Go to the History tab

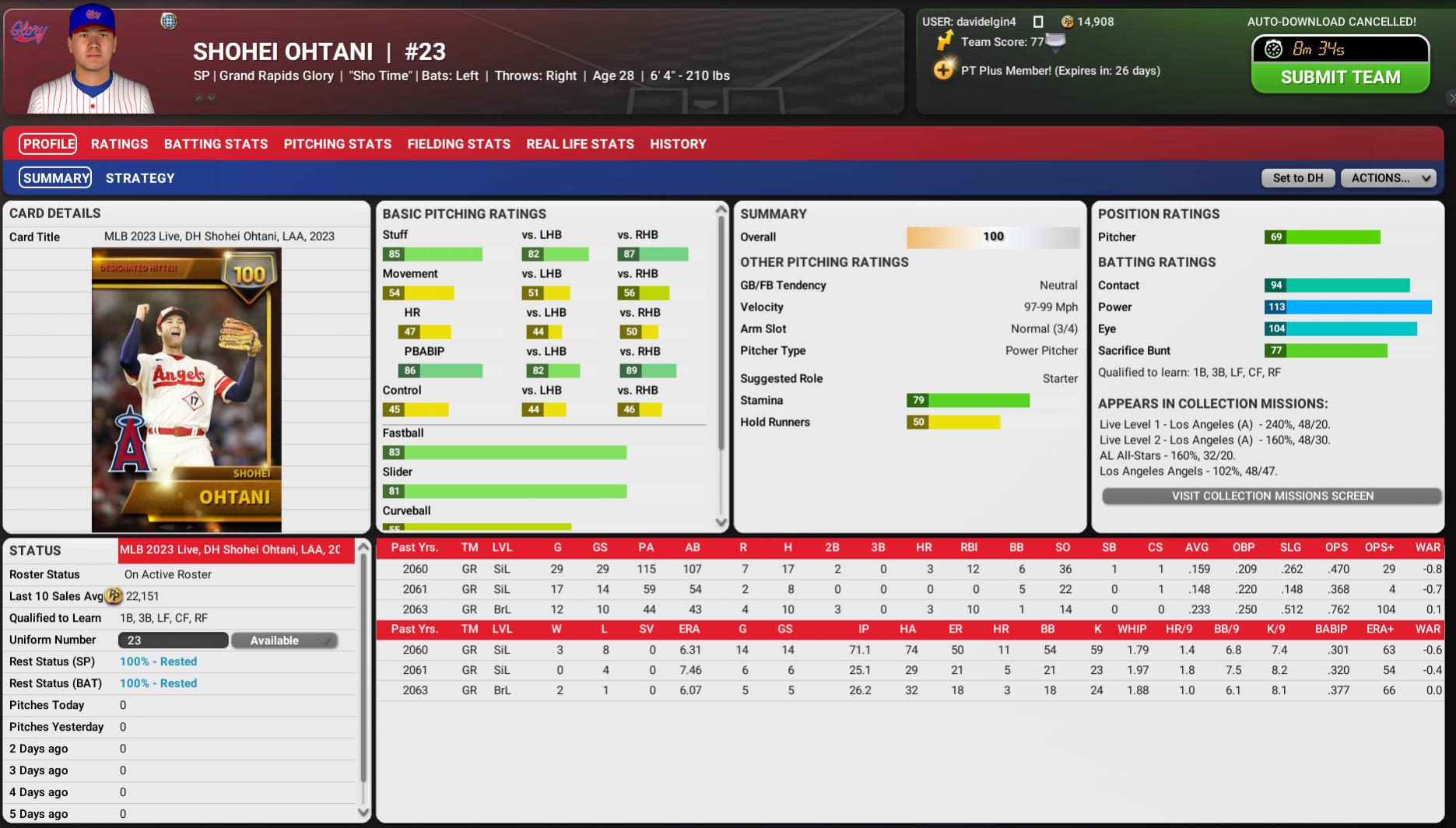(x=678, y=144)
